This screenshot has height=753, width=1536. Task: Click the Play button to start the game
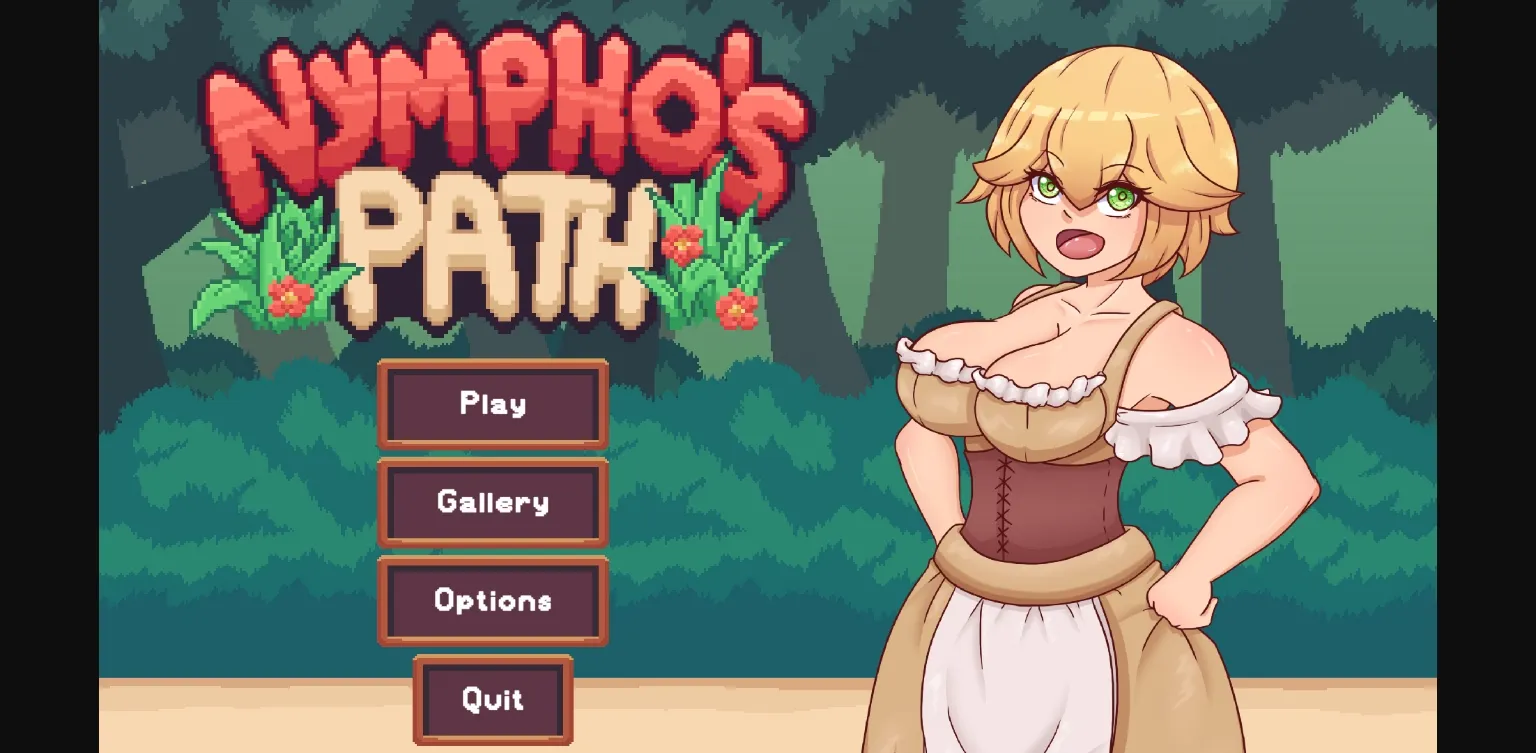pyautogui.click(x=492, y=405)
